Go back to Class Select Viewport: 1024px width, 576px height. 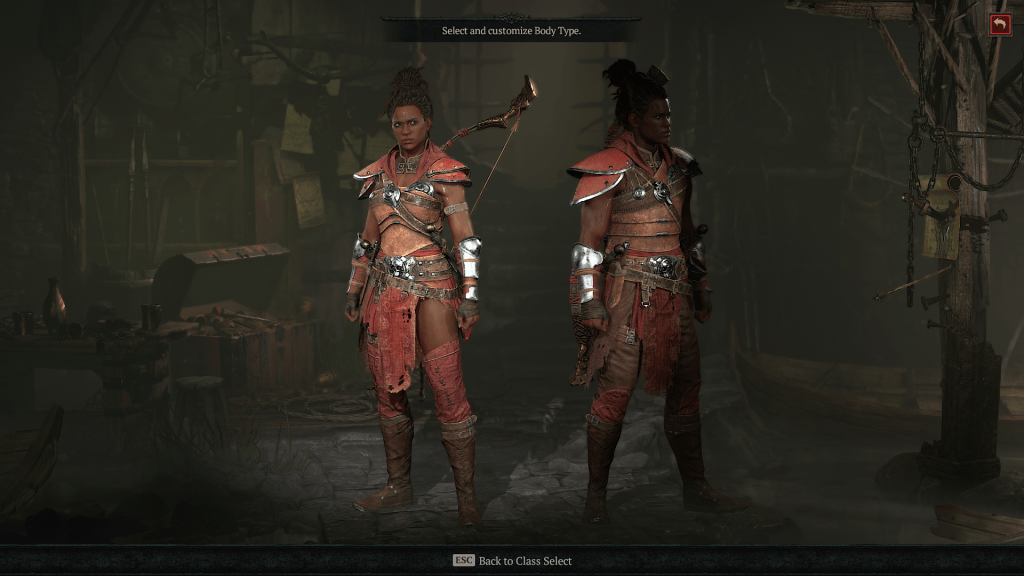(512, 561)
